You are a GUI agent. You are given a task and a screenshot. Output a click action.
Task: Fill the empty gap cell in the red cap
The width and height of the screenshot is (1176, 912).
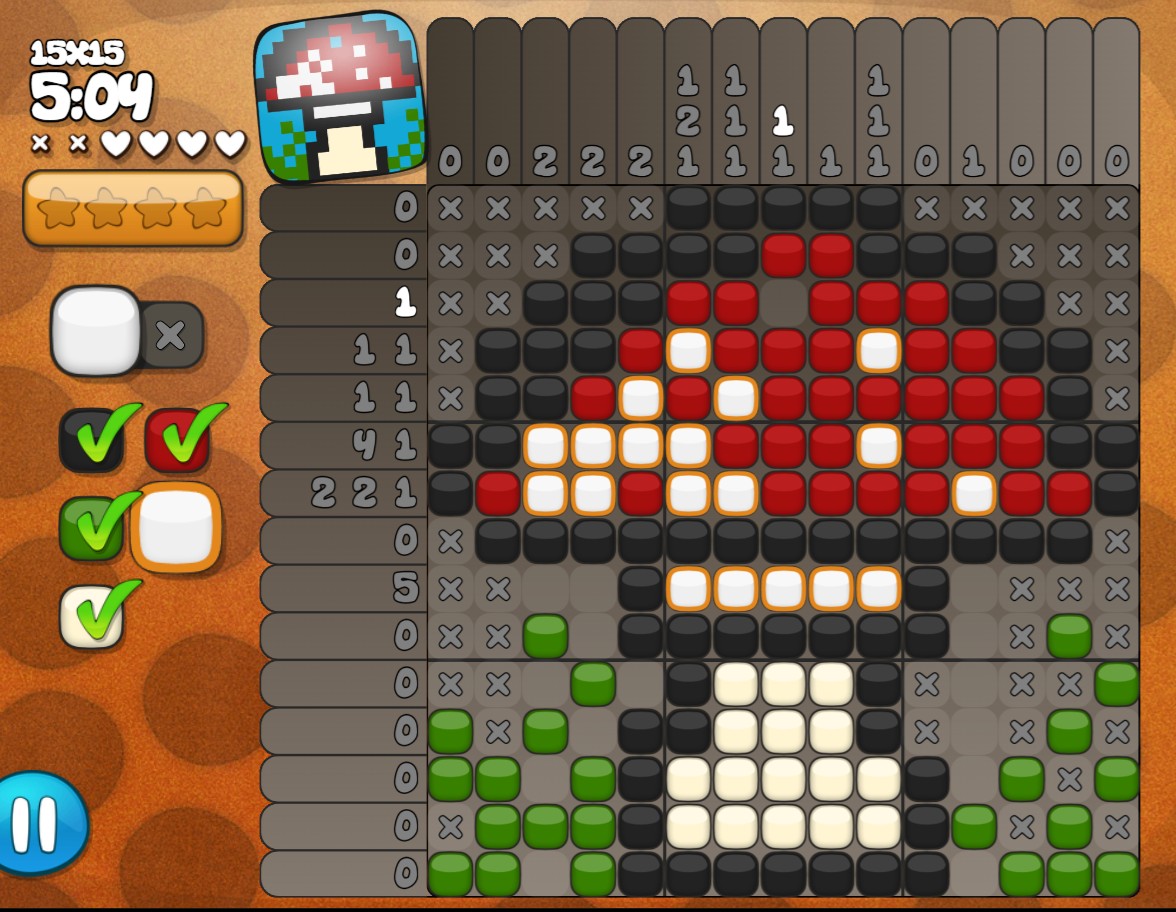click(784, 302)
